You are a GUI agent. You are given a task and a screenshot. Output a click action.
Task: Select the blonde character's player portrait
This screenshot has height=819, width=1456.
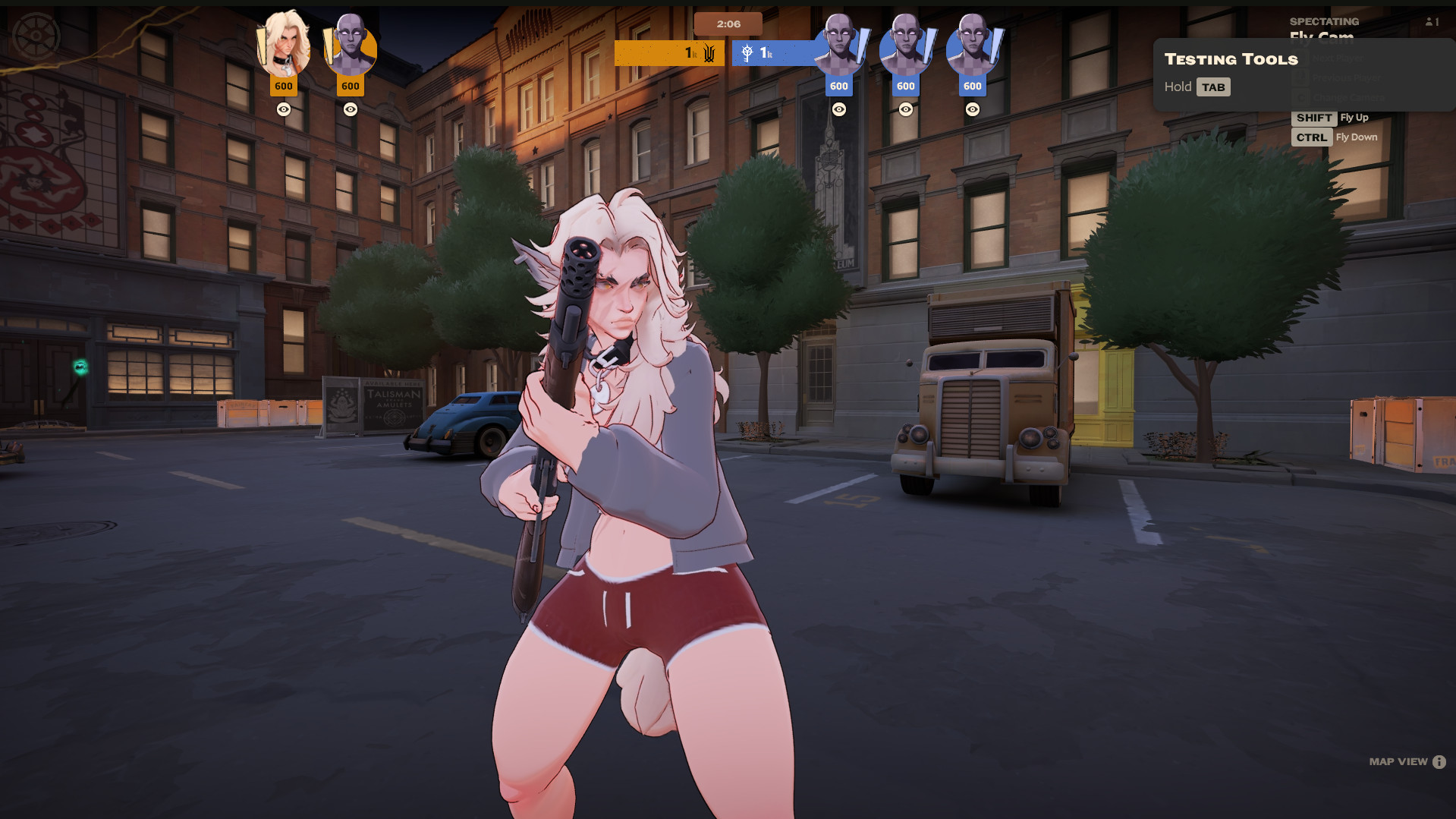(285, 46)
